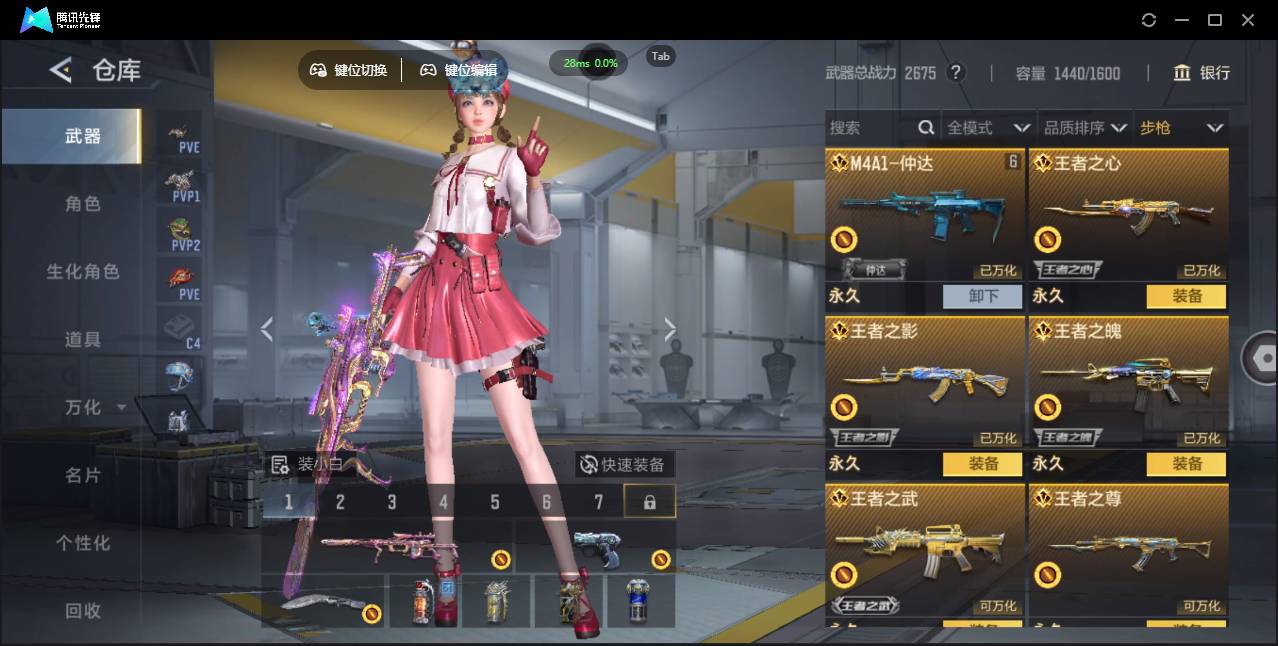Maximize the Tencent emulator window
Screen dimensions: 1278x646
coord(1215,20)
